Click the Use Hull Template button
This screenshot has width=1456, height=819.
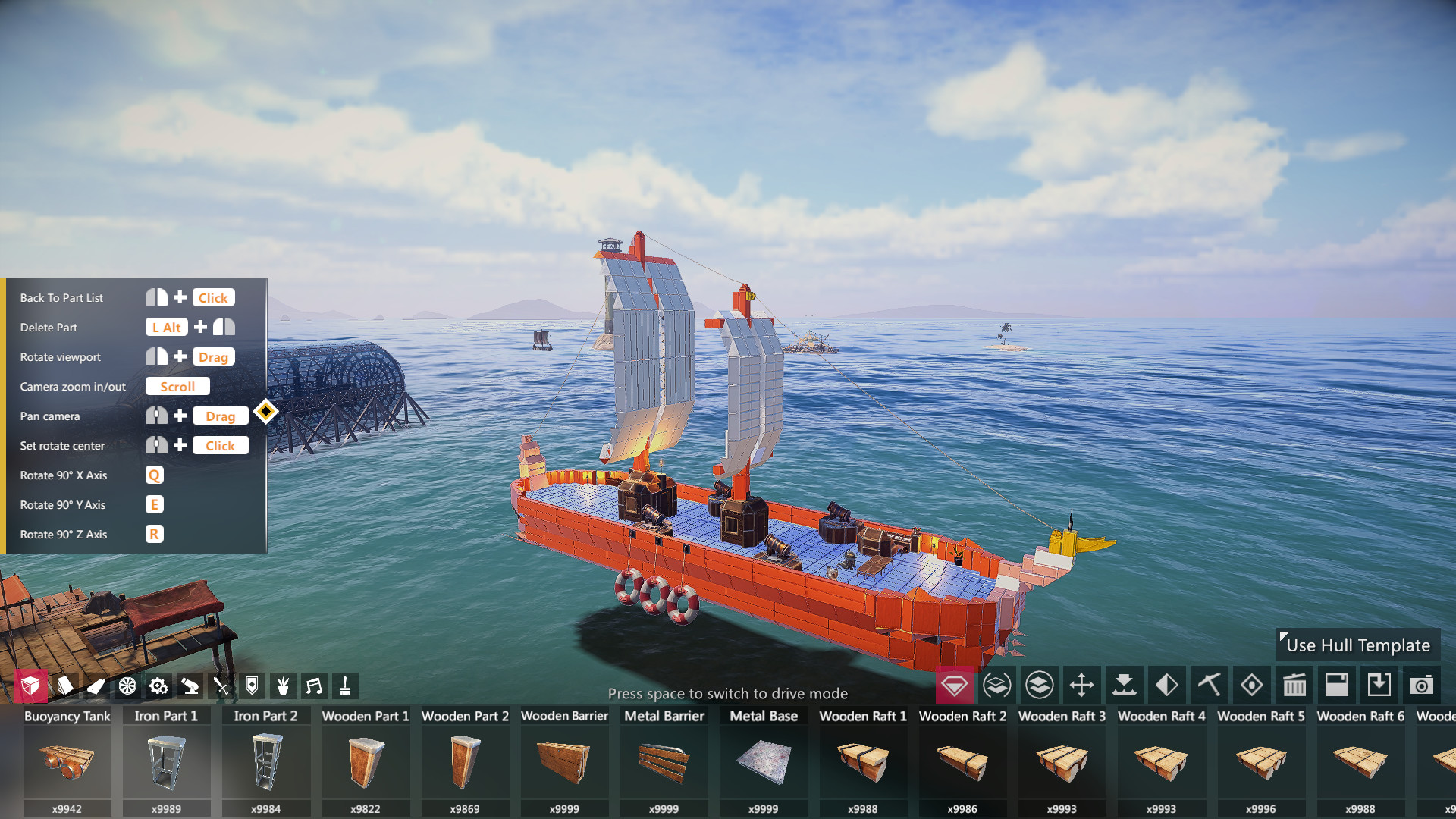(x=1357, y=645)
